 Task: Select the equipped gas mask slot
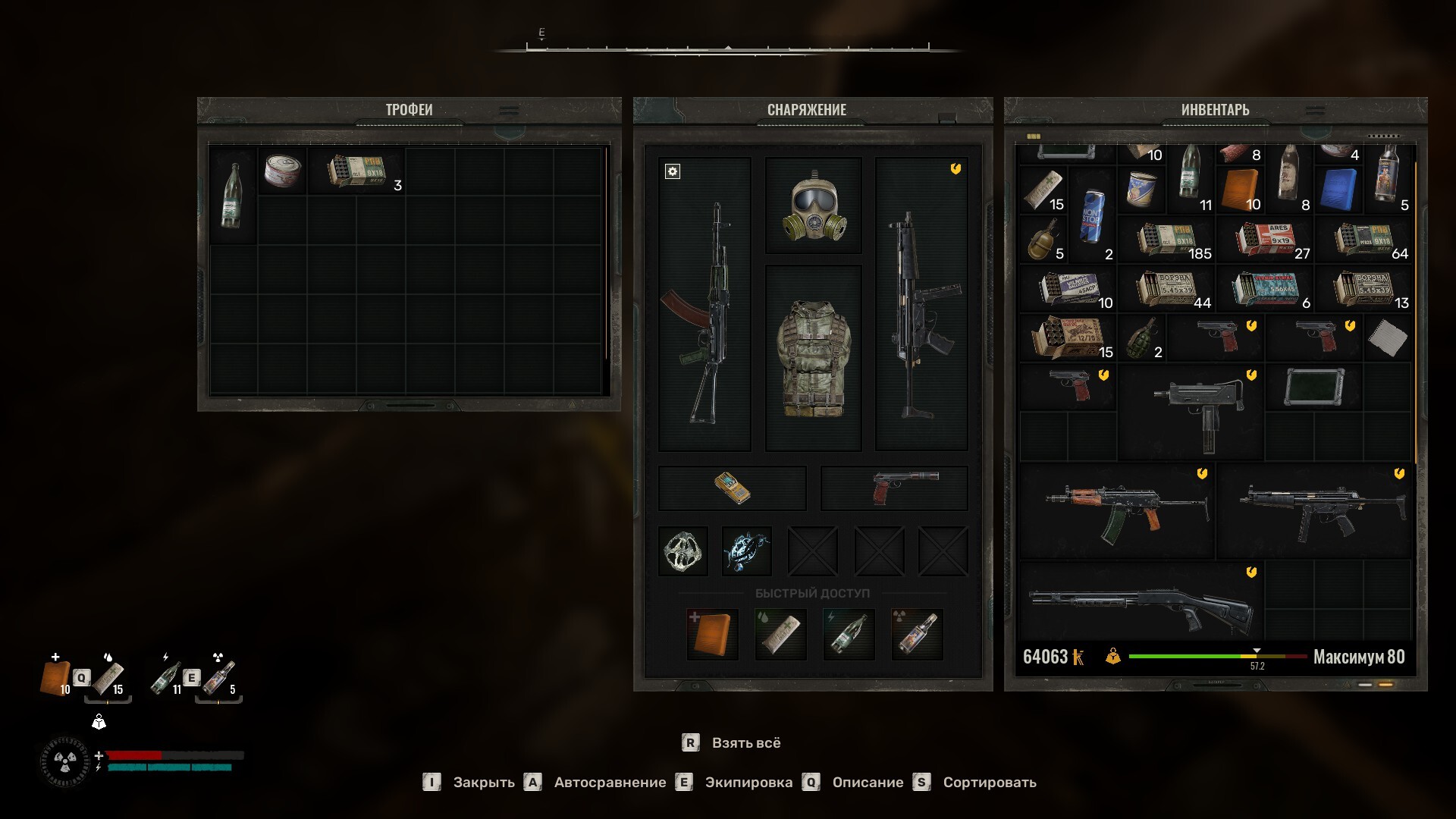[814, 206]
